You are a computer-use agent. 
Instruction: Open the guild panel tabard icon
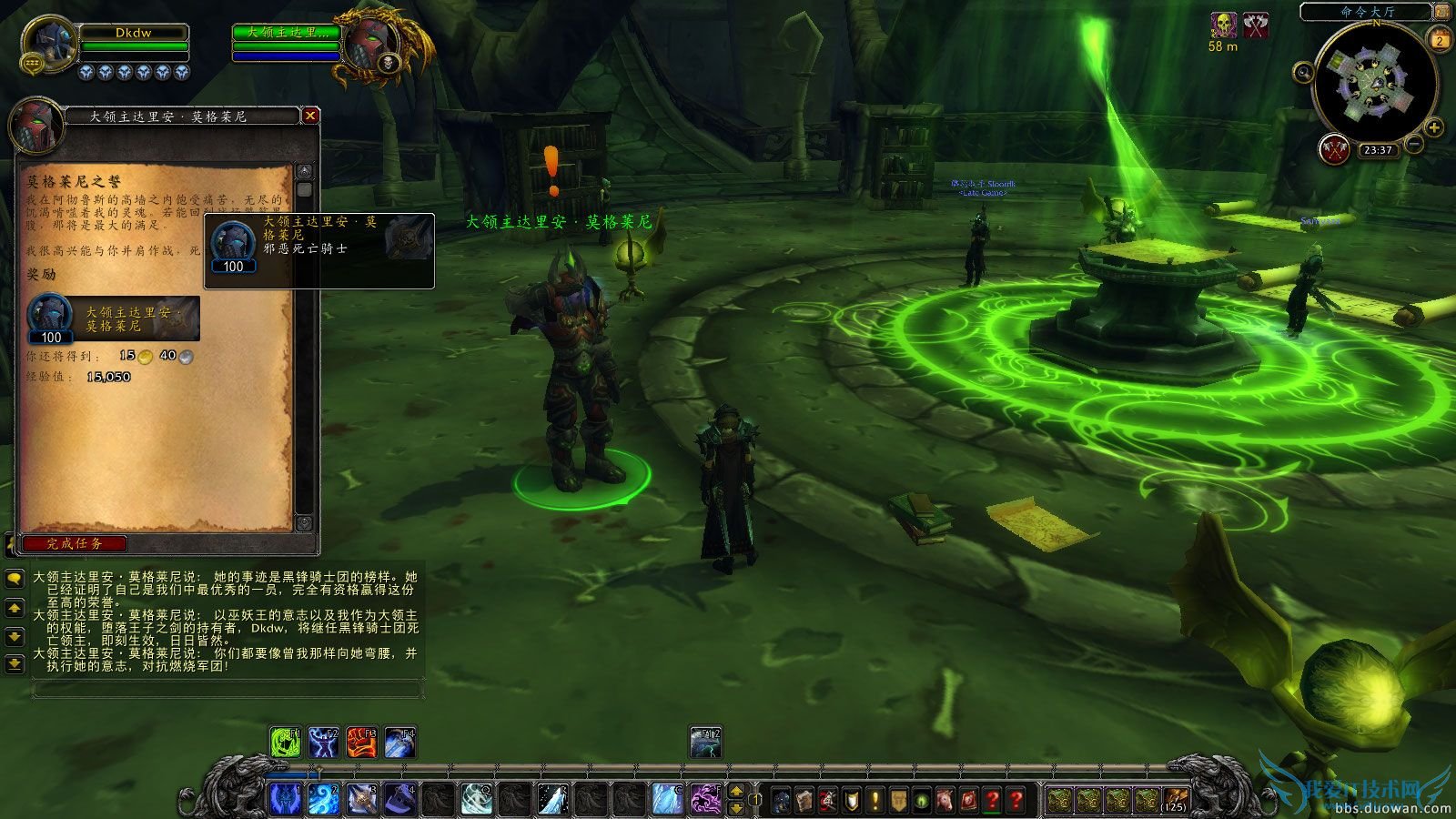click(x=898, y=799)
